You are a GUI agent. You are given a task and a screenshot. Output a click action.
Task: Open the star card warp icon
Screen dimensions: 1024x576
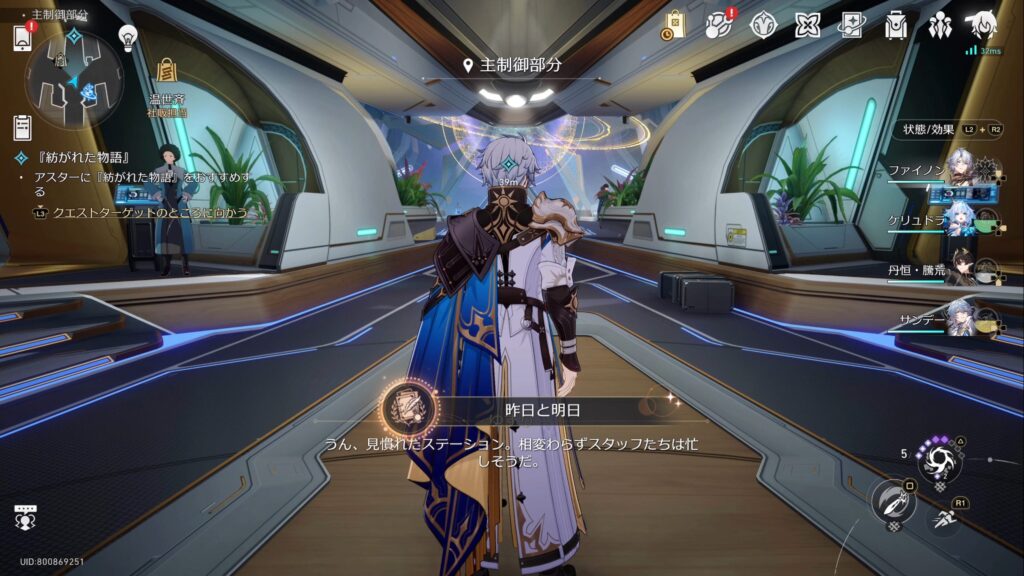(852, 26)
